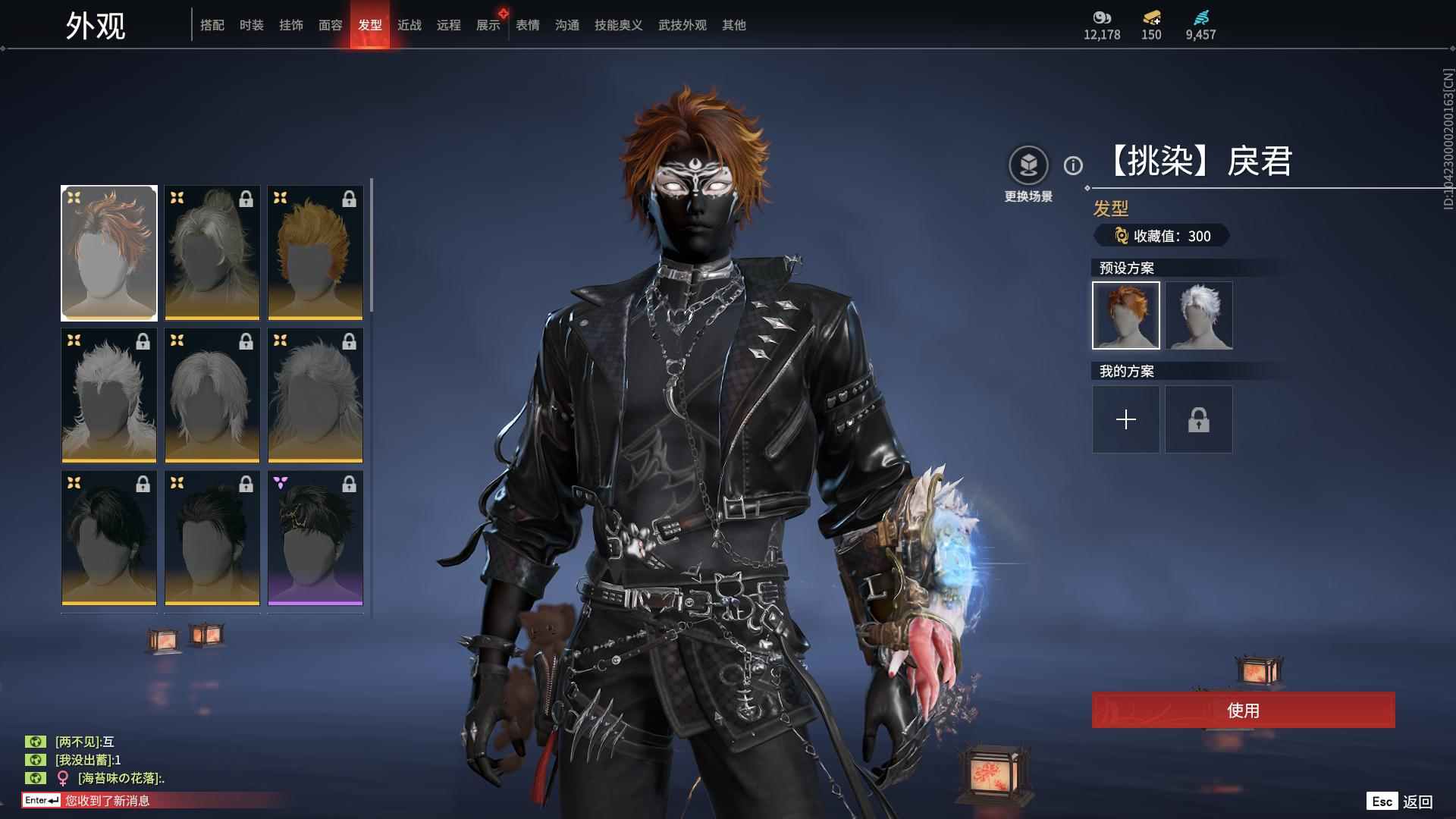Click the red 使用 use button
1456x819 pixels.
[x=1243, y=710]
